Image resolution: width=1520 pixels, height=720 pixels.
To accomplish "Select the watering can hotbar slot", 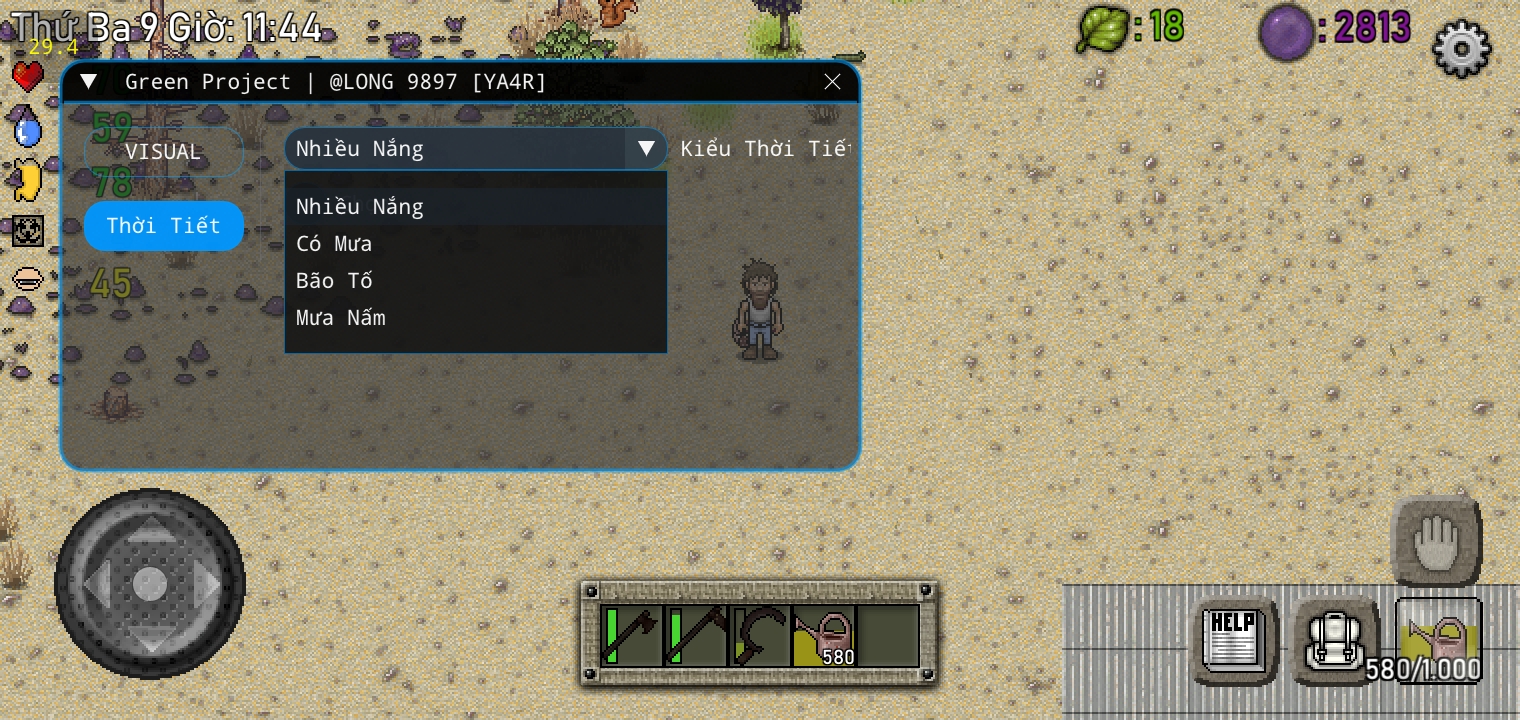I will pos(825,635).
